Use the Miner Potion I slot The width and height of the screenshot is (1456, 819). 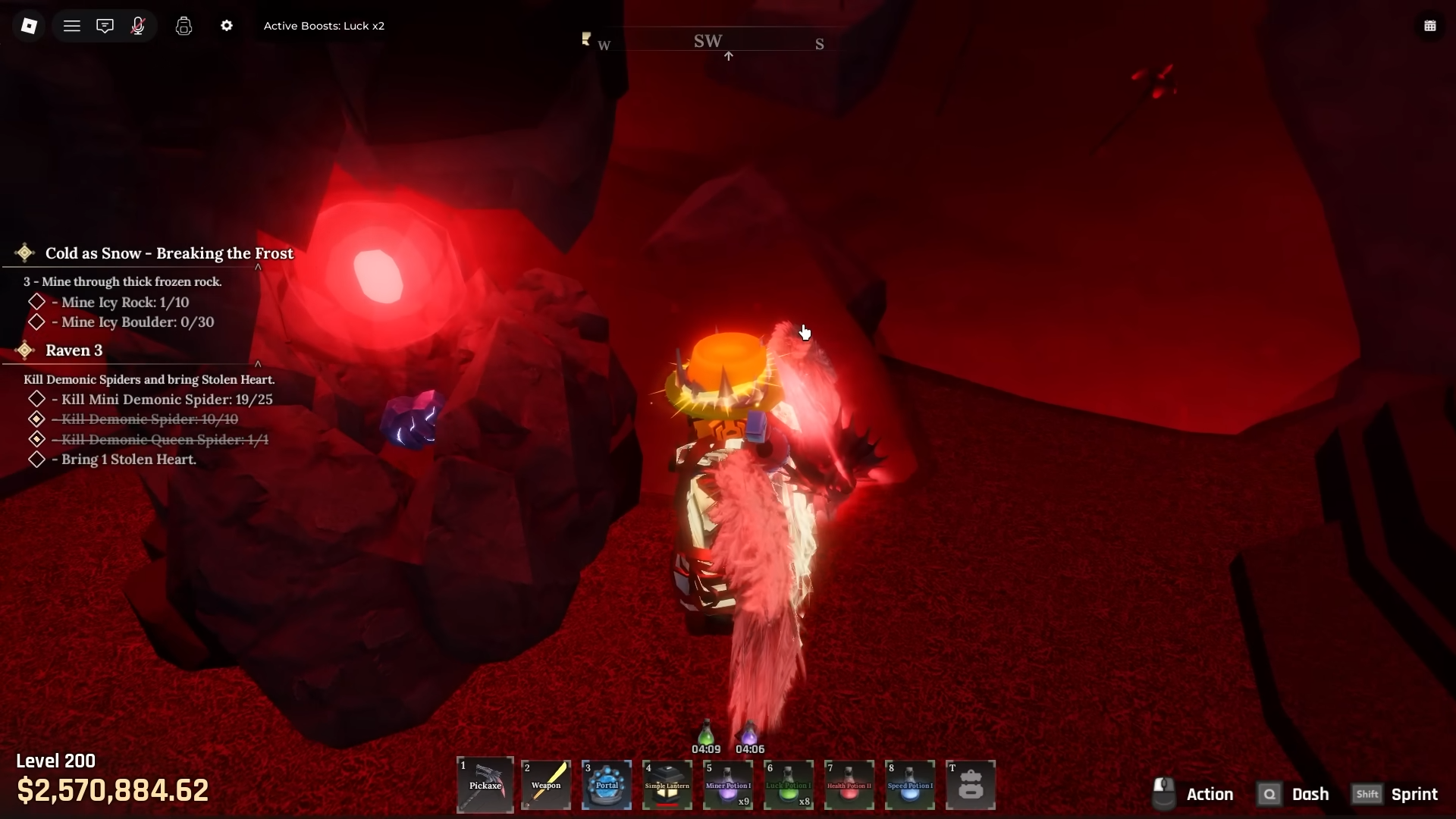point(728,785)
